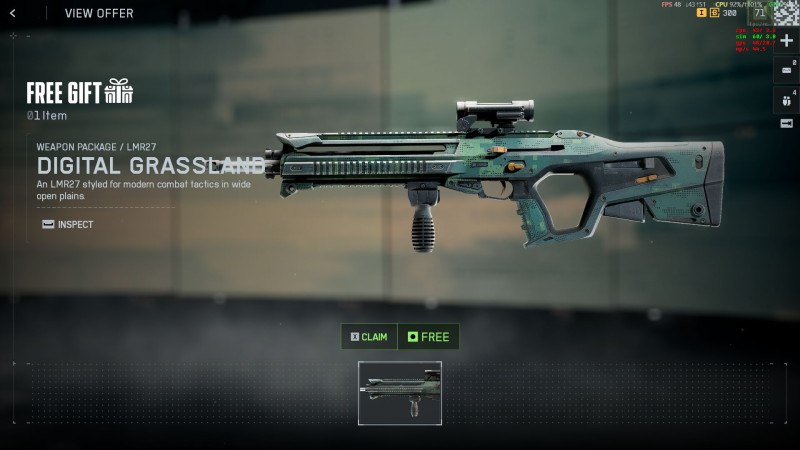This screenshot has width=800, height=450.
Task: Select the LMR27 weapon thumbnail
Action: [x=400, y=393]
